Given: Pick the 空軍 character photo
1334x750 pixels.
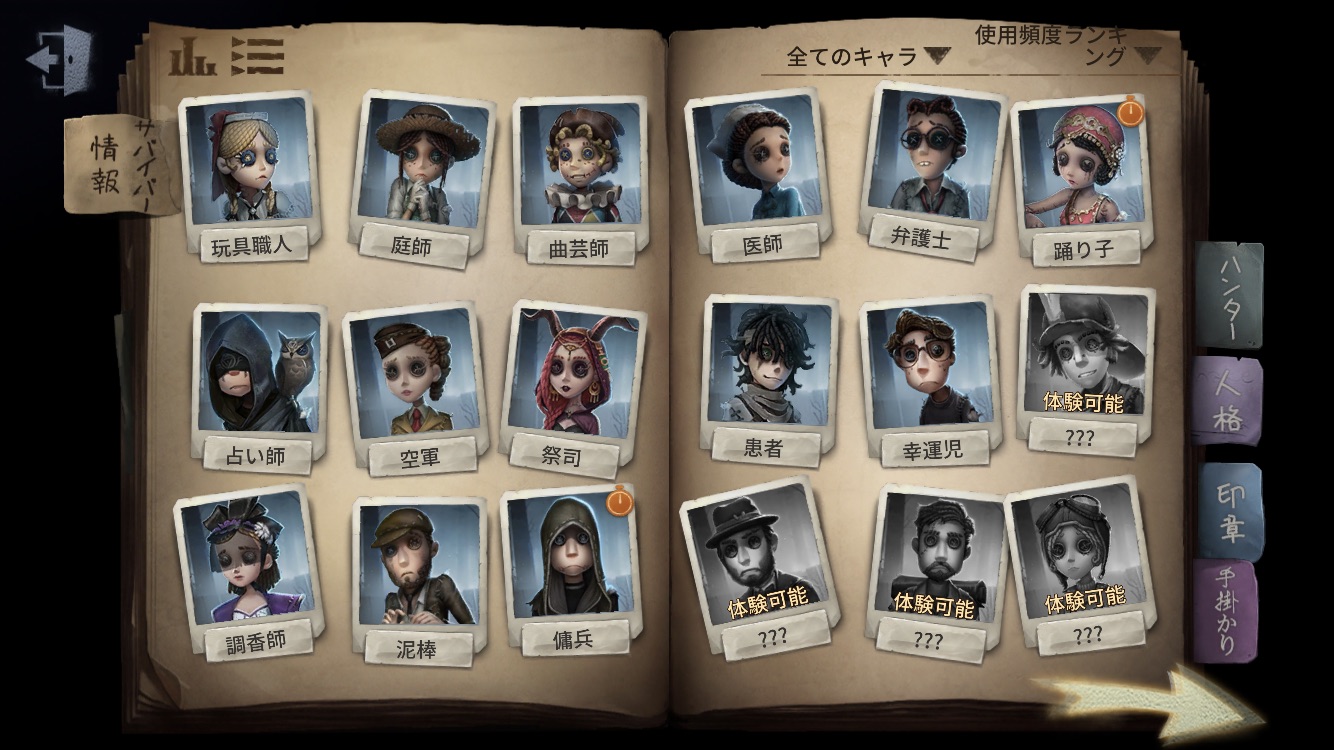Looking at the screenshot, I should 414,374.
